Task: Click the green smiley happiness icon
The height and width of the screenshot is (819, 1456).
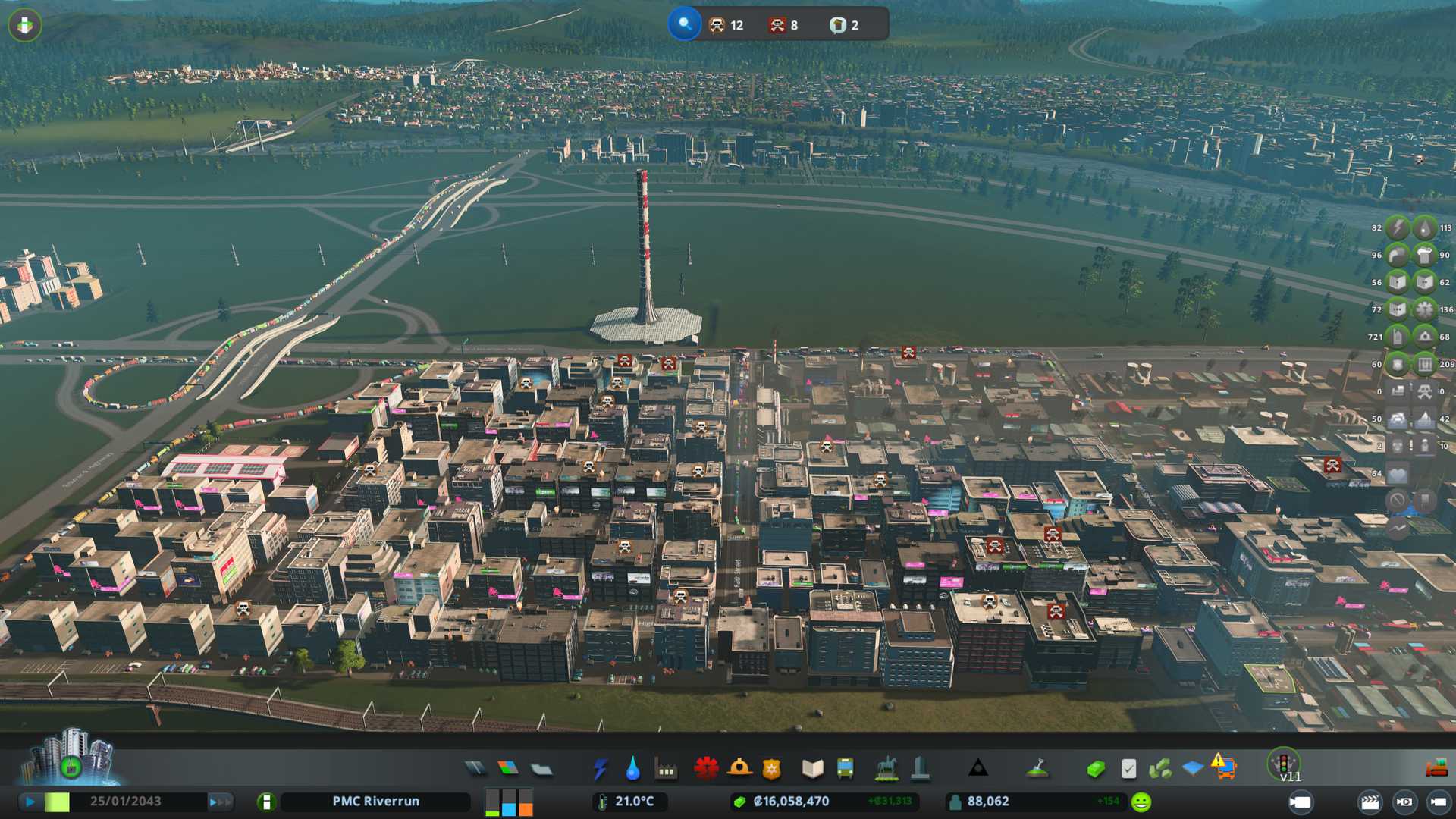Action: tap(1141, 802)
